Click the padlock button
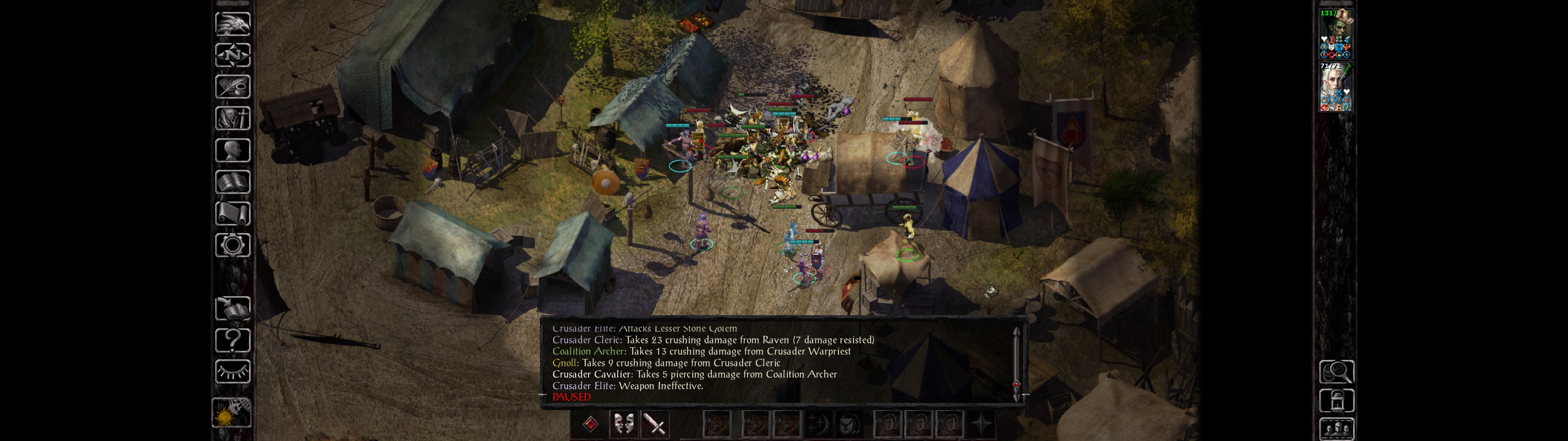 [1336, 401]
